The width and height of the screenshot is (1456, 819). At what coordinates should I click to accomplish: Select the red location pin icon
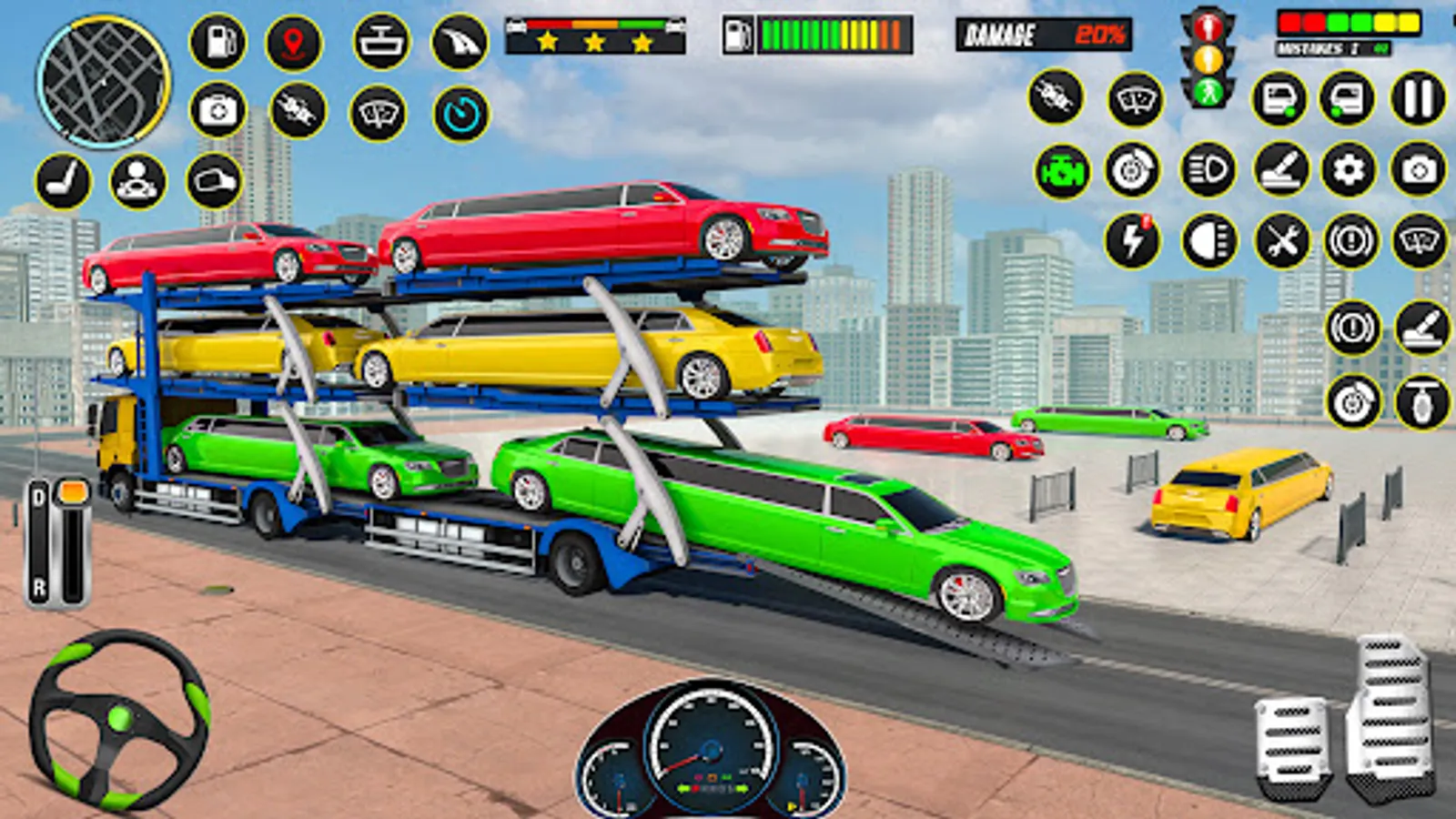[x=293, y=43]
